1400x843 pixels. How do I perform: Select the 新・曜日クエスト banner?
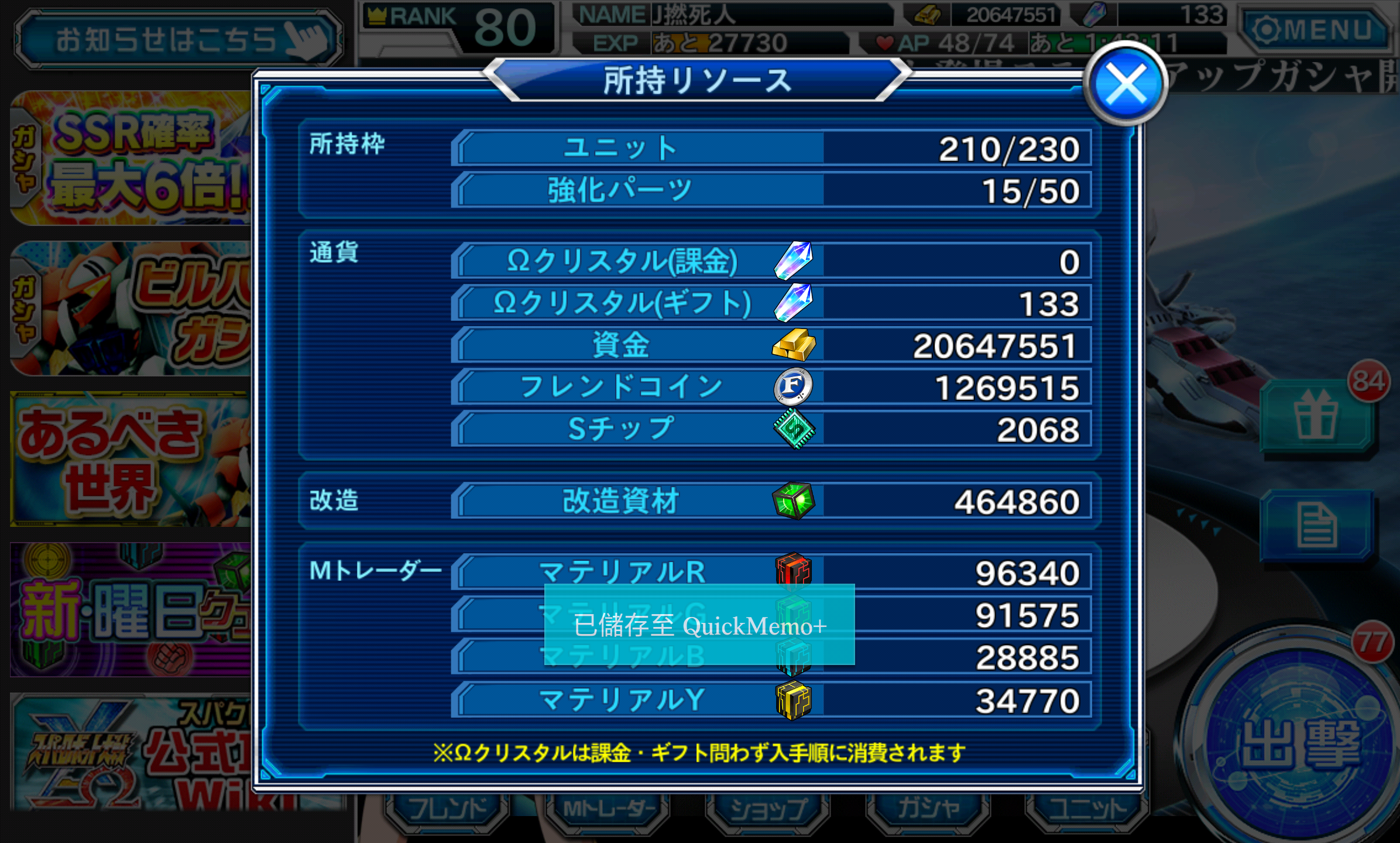point(132,610)
